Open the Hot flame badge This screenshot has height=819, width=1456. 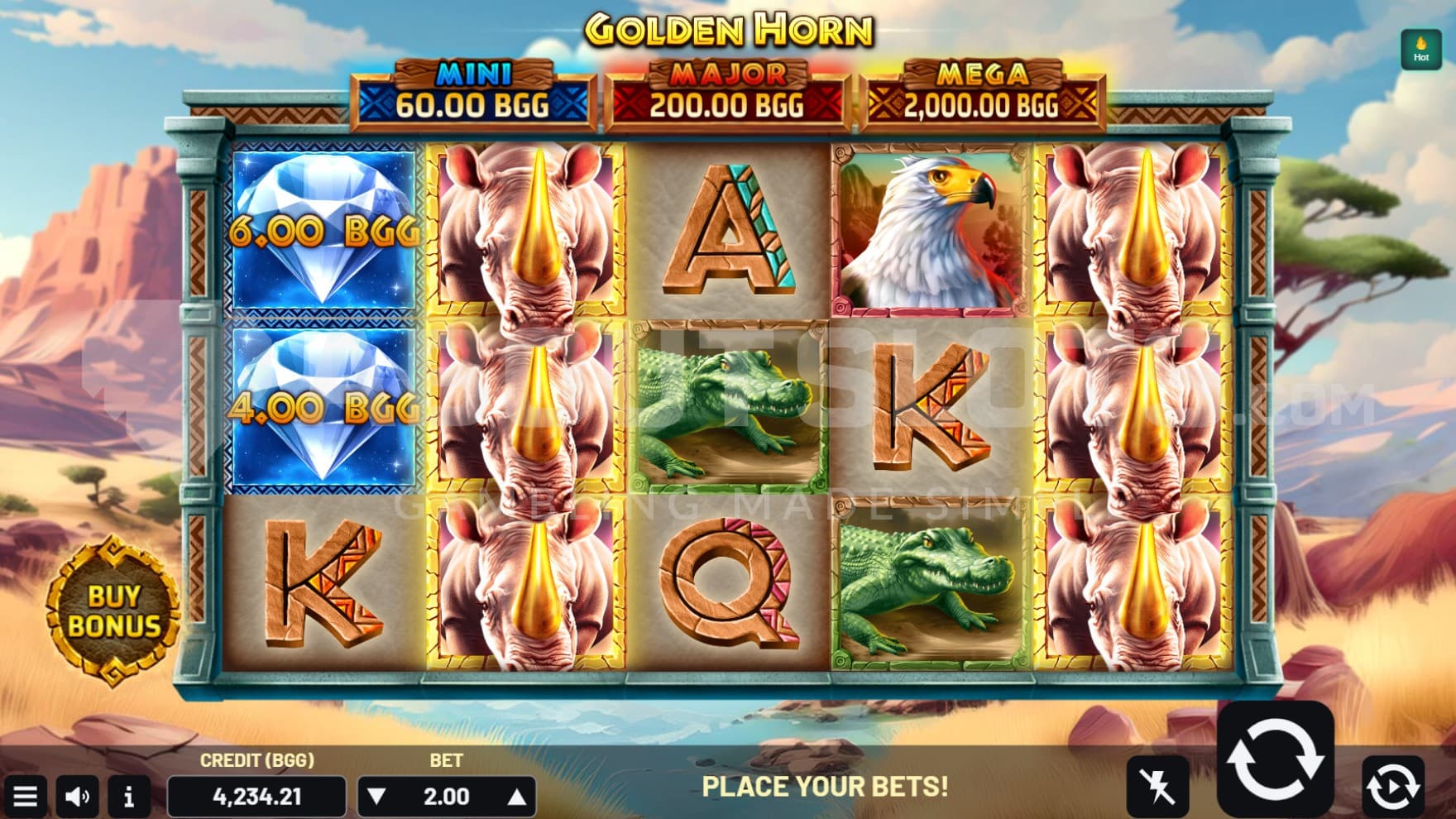pyautogui.click(x=1420, y=49)
